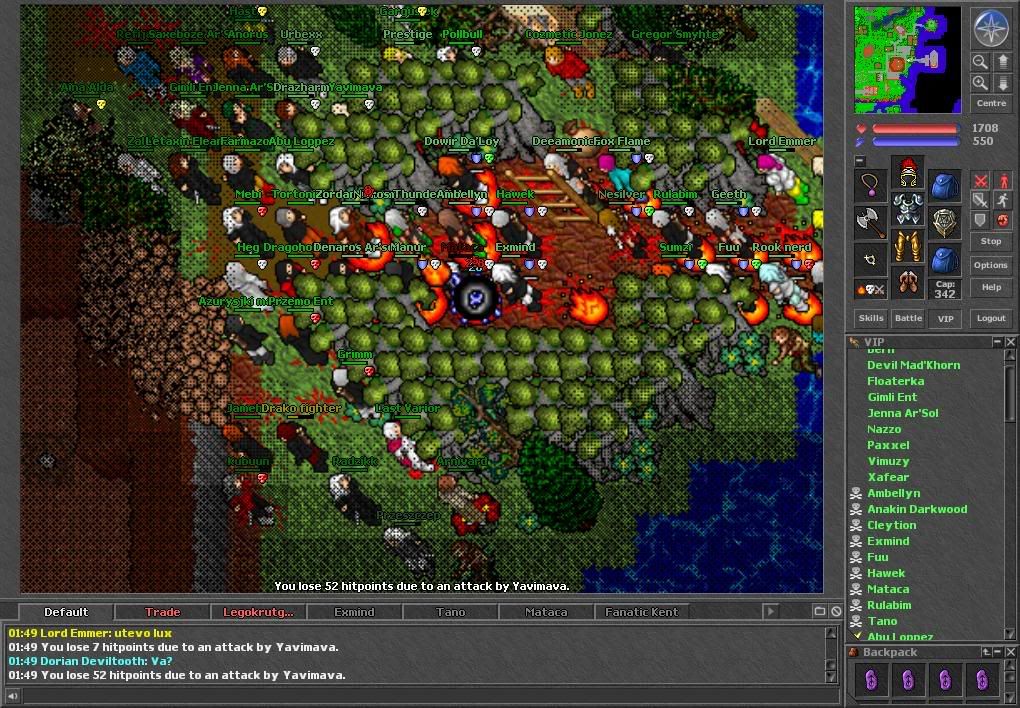Select the shield equipment slot
1020x708 pixels.
pos(944,222)
